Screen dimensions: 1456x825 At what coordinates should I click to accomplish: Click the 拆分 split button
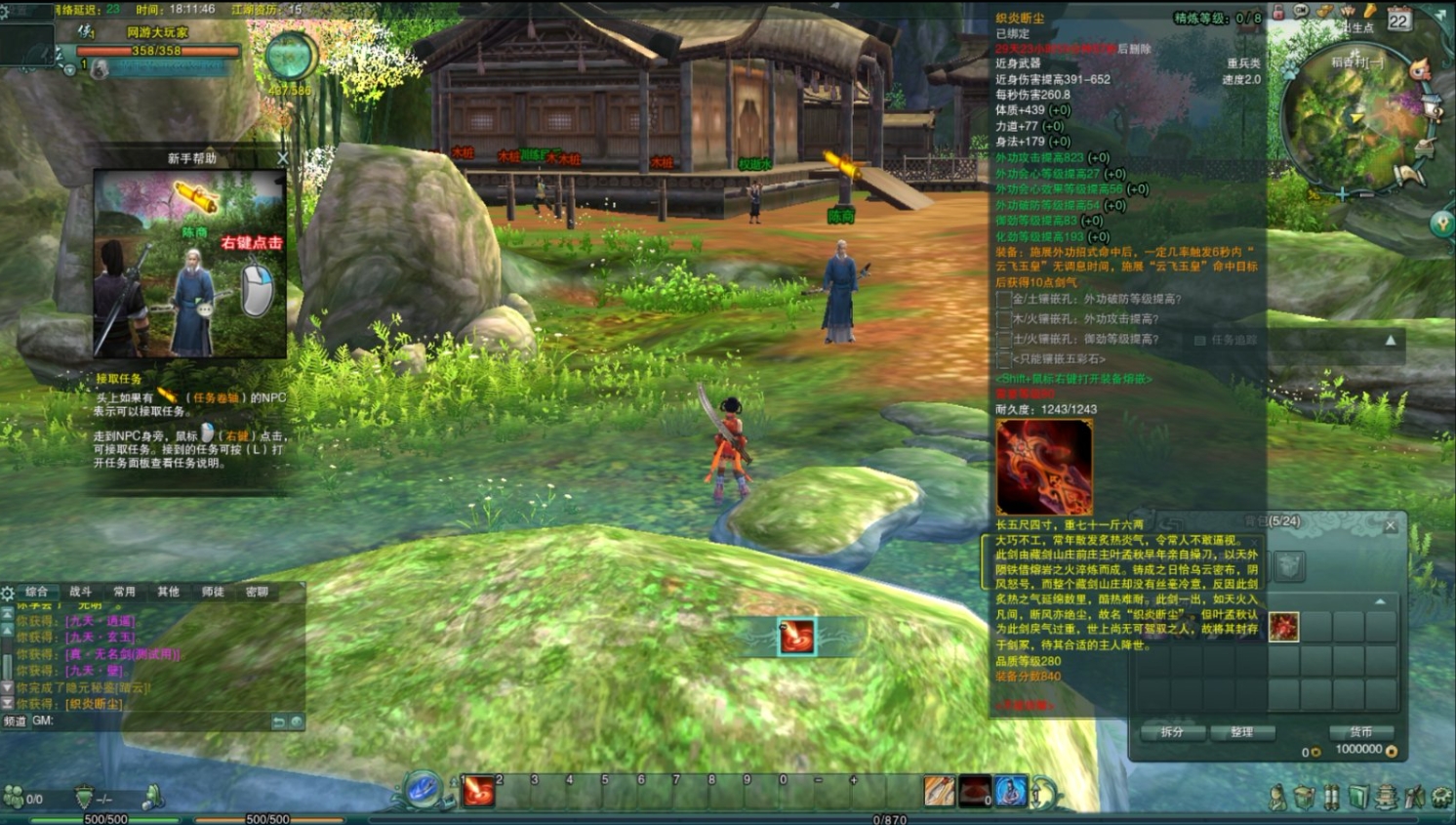[1172, 732]
